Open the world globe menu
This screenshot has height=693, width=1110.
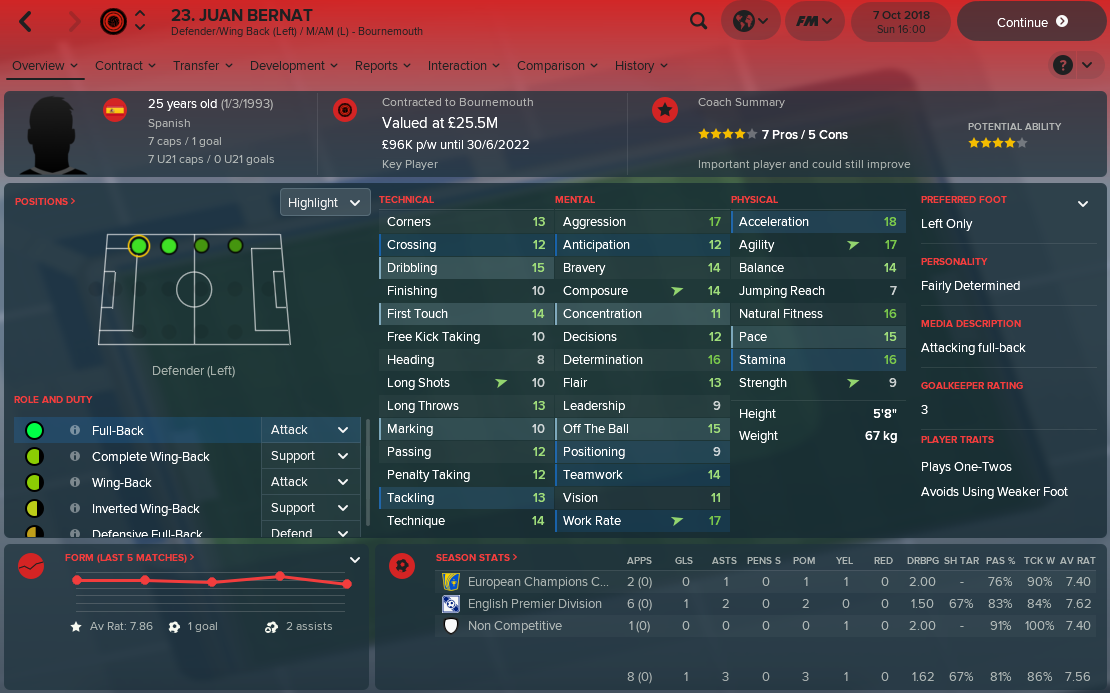pyautogui.click(x=750, y=21)
